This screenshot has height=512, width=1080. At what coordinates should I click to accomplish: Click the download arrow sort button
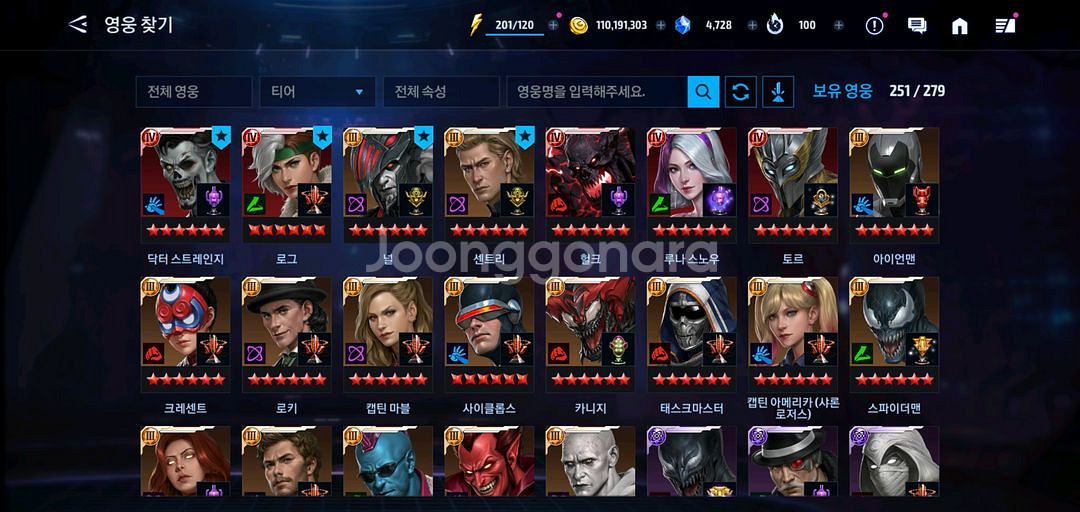778,92
